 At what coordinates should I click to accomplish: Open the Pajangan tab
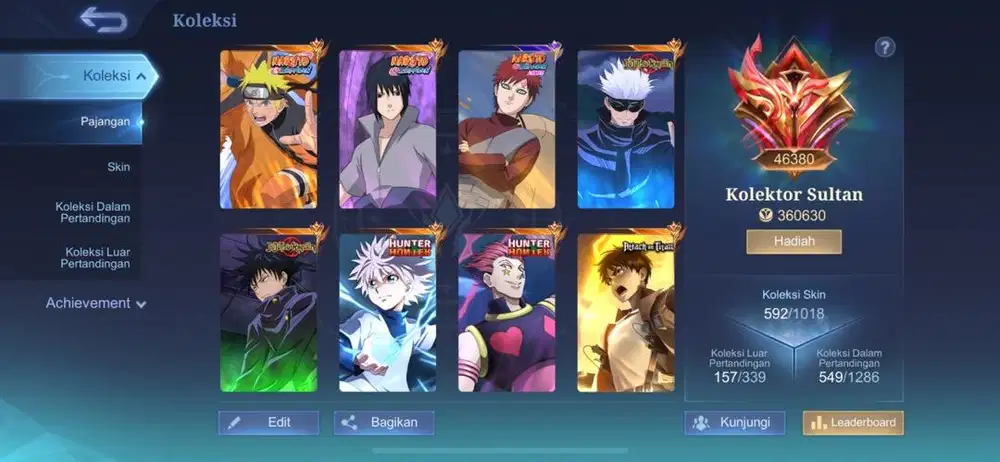coord(105,122)
